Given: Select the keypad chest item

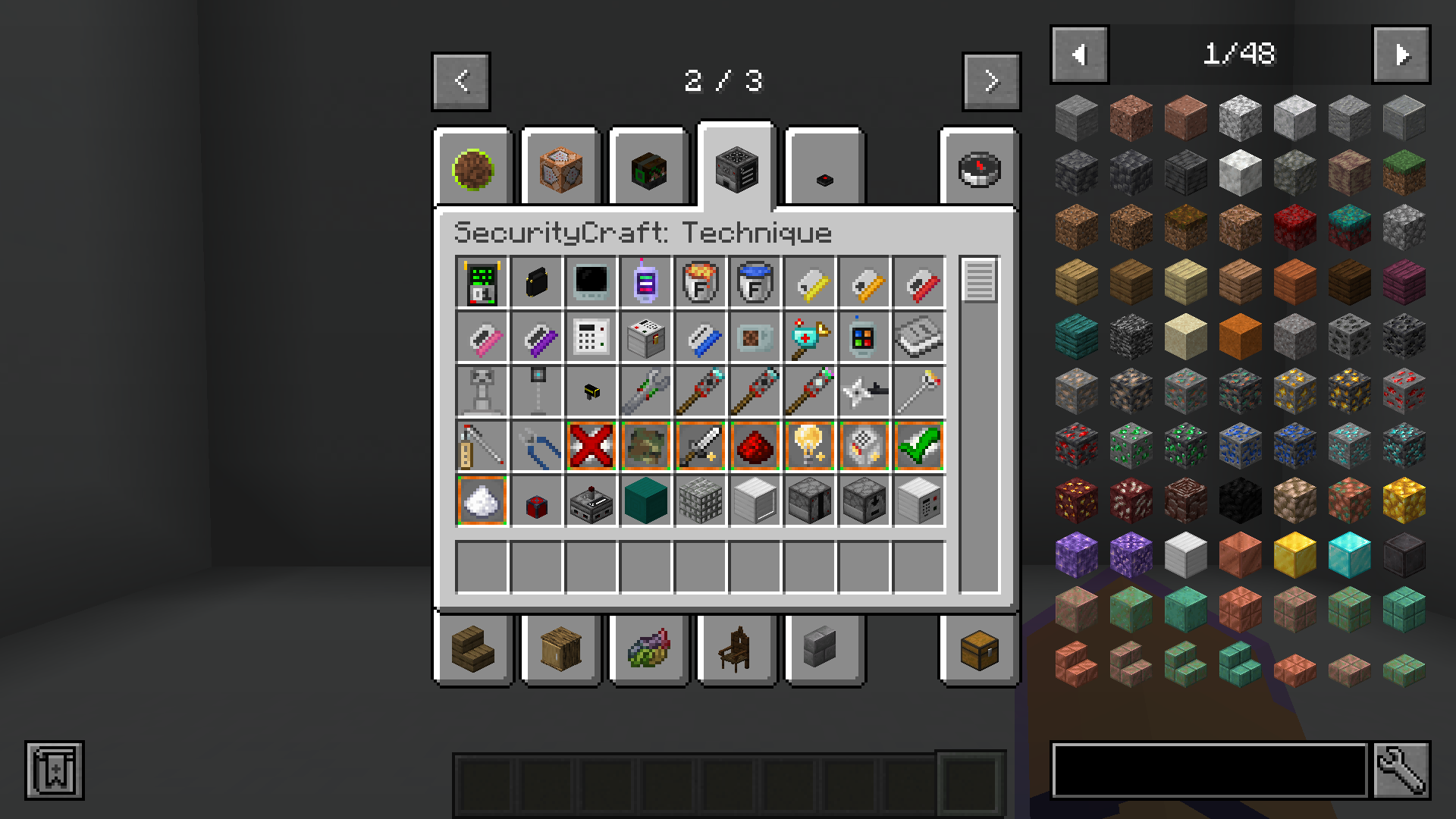Looking at the screenshot, I should (x=645, y=336).
